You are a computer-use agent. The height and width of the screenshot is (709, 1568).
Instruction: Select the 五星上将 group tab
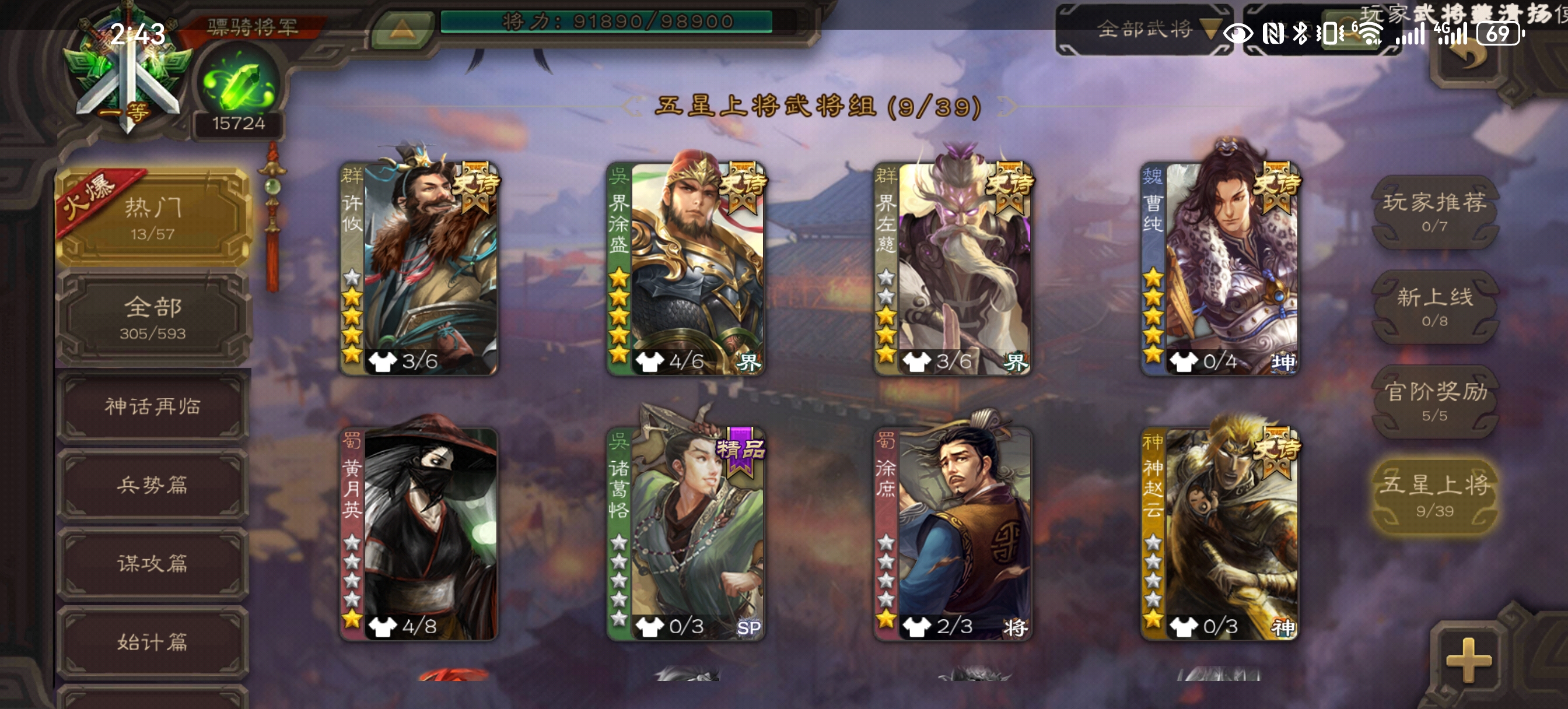1434,496
